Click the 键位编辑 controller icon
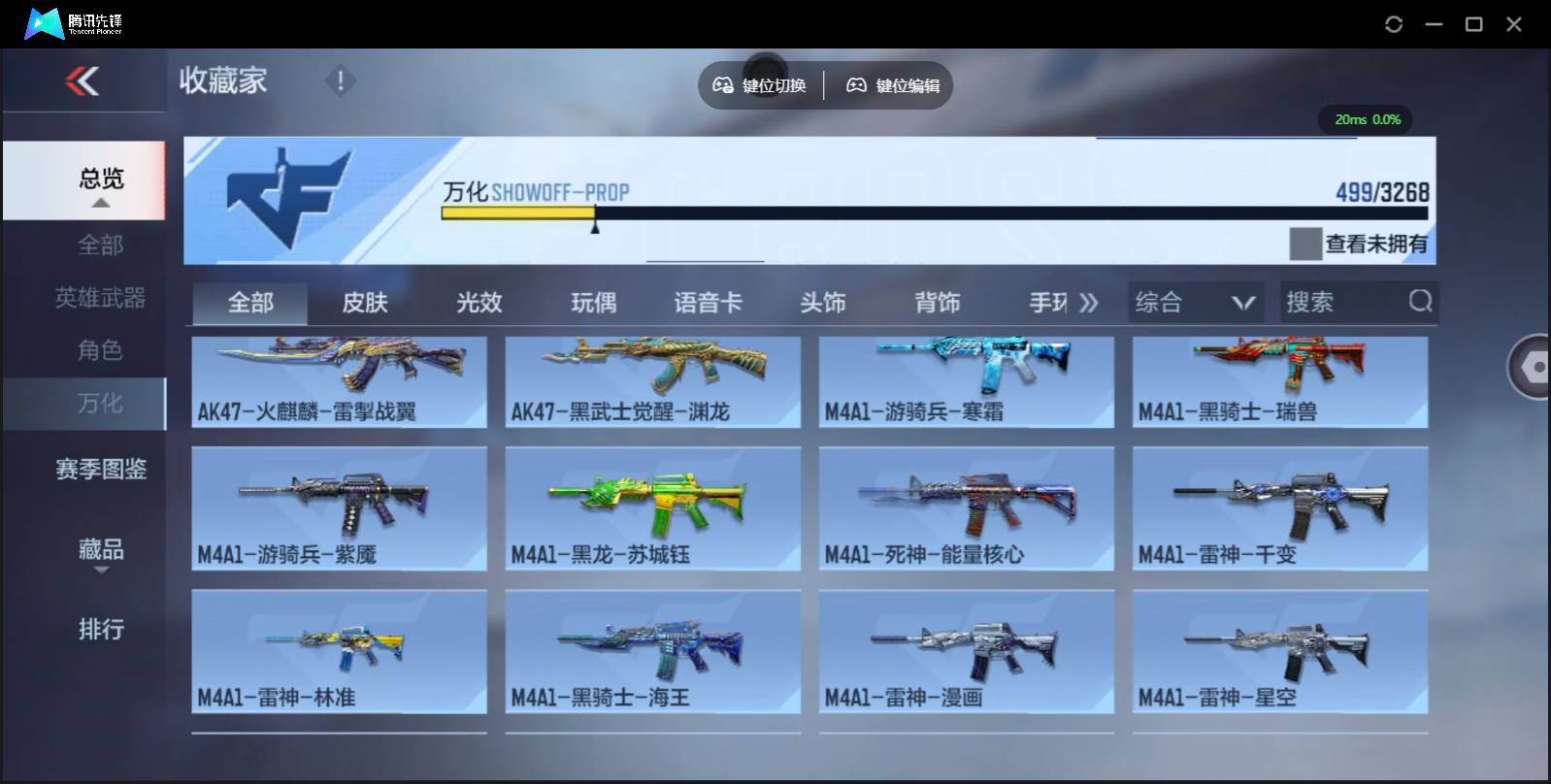Viewport: 1551px width, 784px height. 855,85
